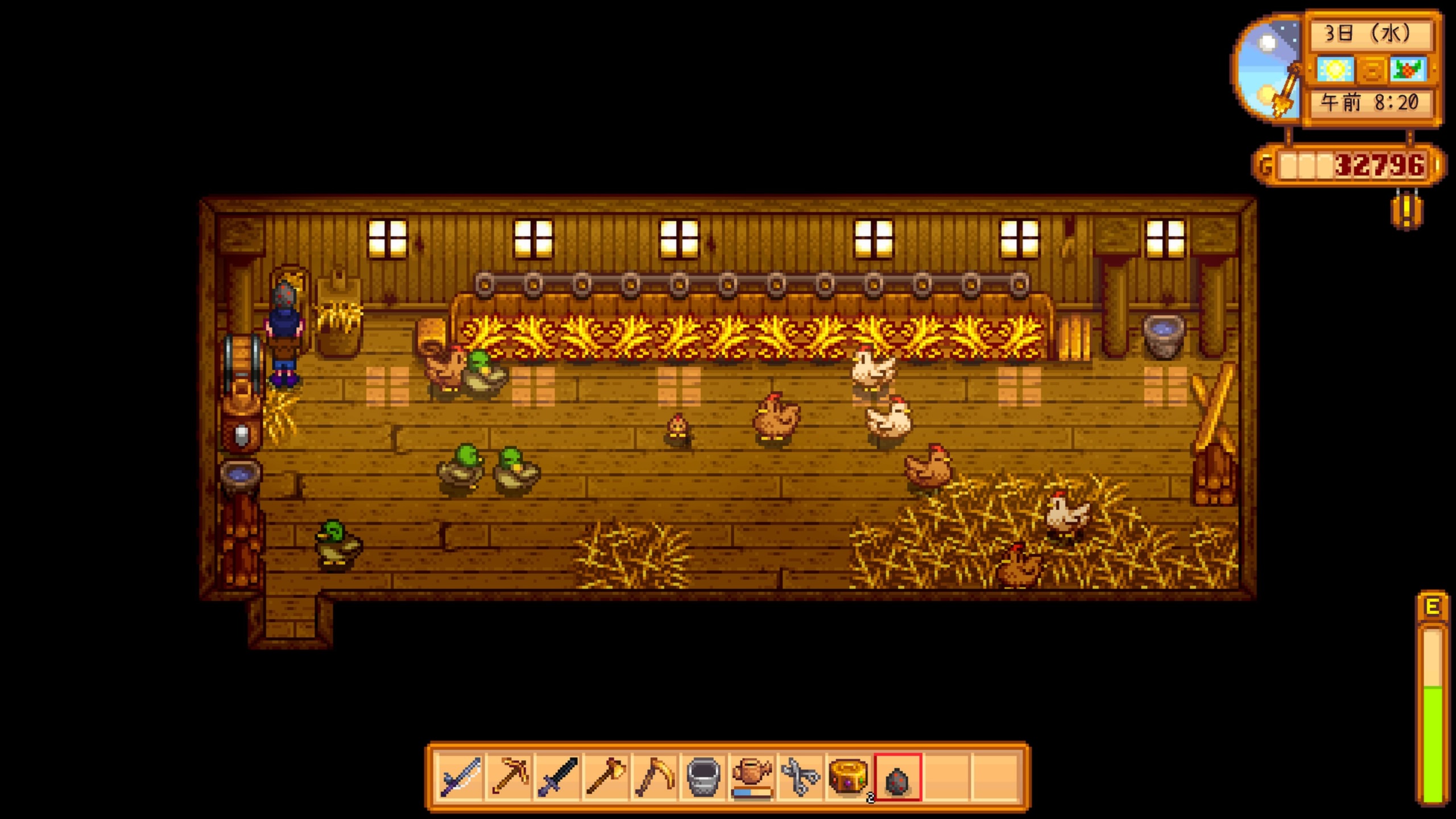Image resolution: width=1456 pixels, height=819 pixels.
Task: Choose the jeweled golden stump item
Action: [x=849, y=776]
